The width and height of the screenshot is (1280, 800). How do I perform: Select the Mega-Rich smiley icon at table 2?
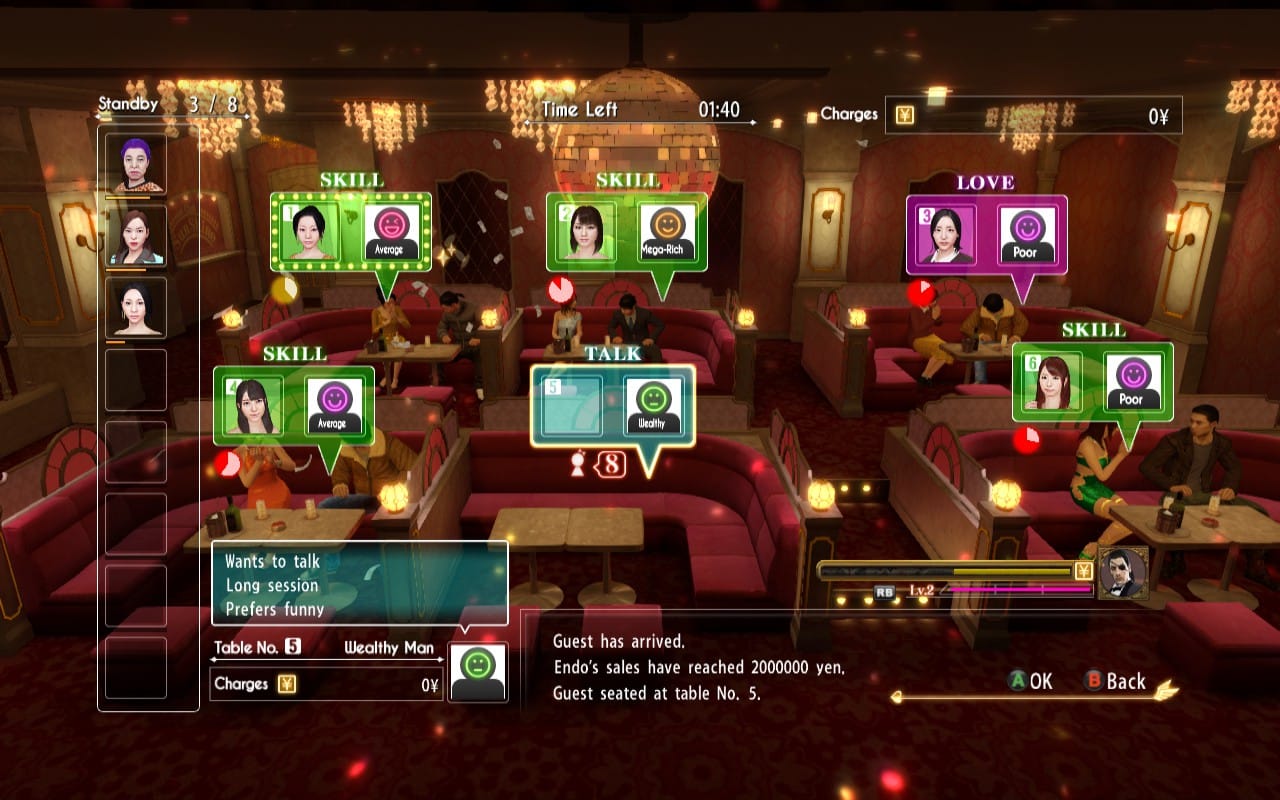point(668,232)
